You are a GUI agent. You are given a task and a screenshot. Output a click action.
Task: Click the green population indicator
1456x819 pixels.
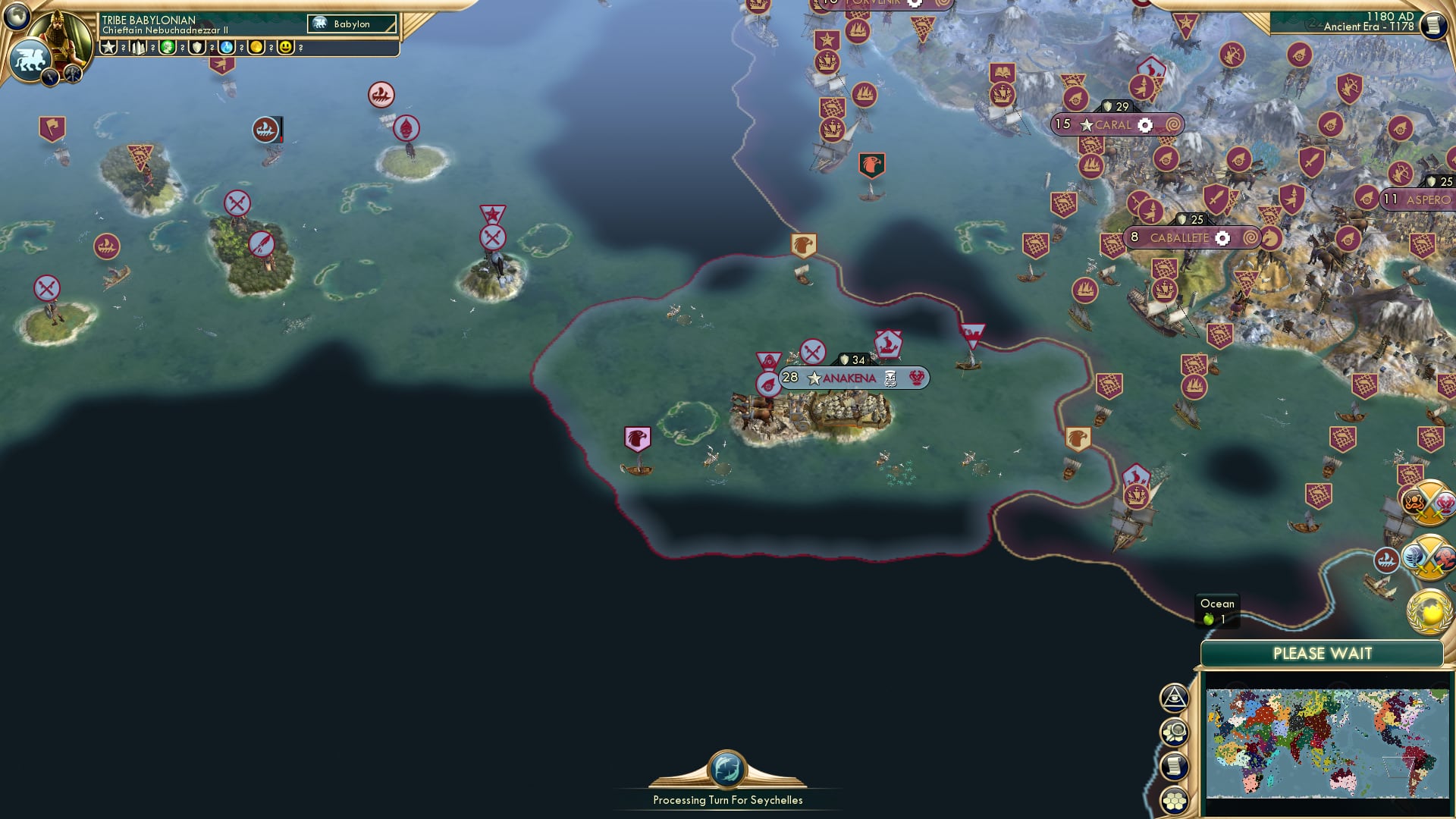pyautogui.click(x=1210, y=619)
